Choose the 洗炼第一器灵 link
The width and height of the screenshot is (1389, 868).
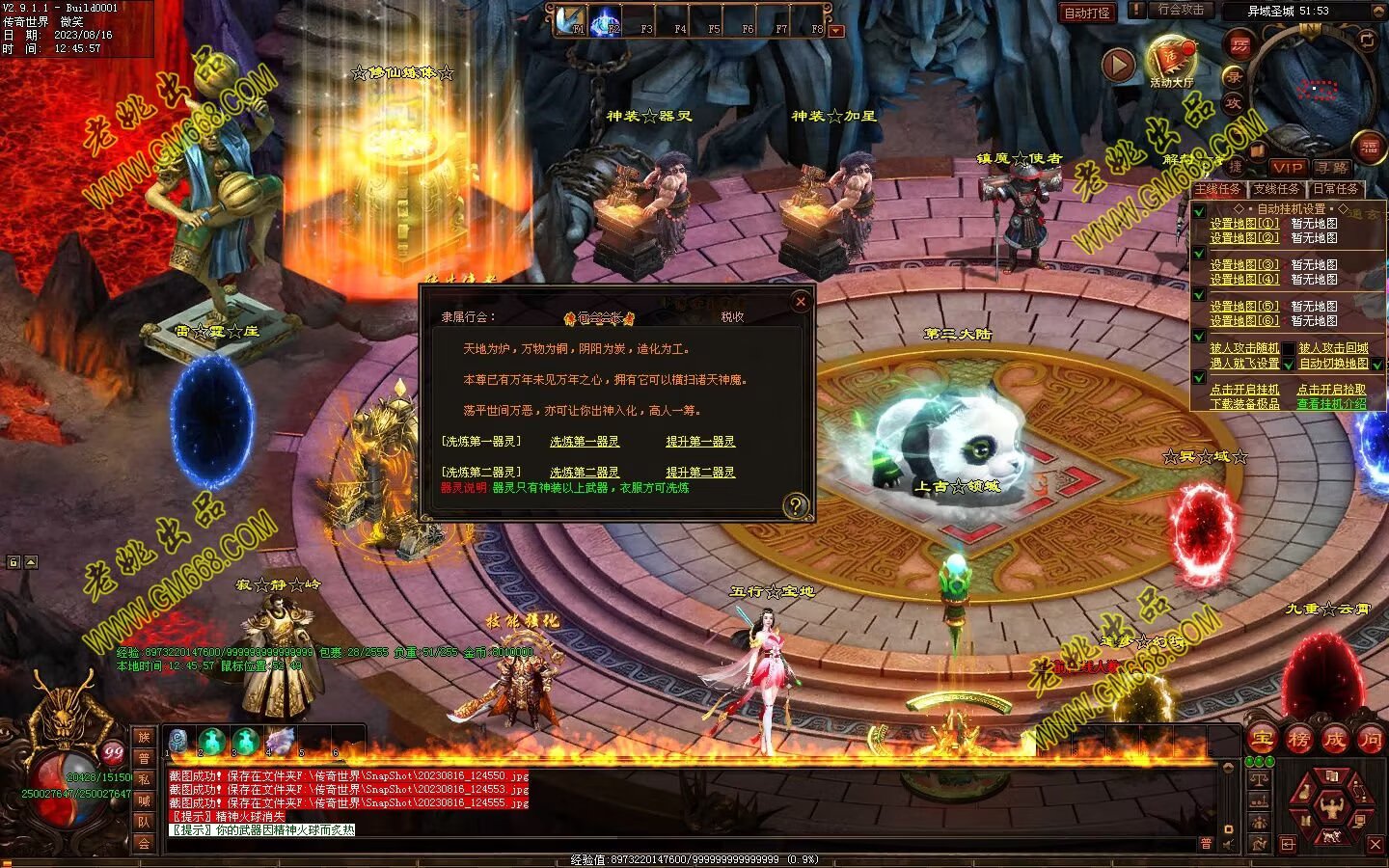coord(585,442)
